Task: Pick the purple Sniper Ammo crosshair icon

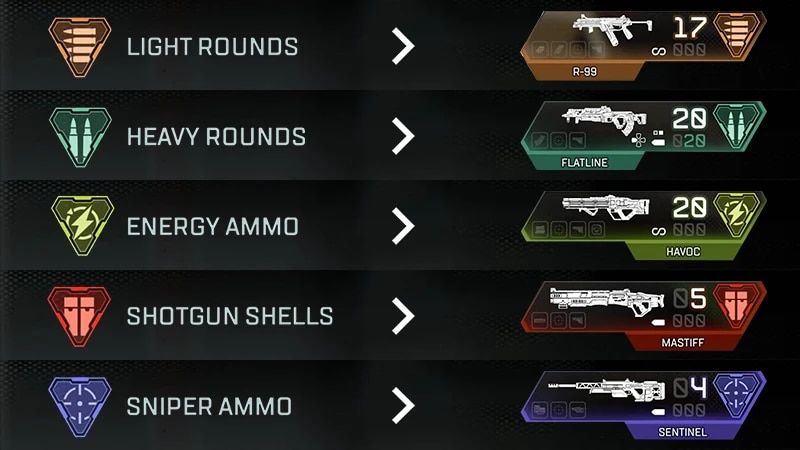Action: point(80,405)
